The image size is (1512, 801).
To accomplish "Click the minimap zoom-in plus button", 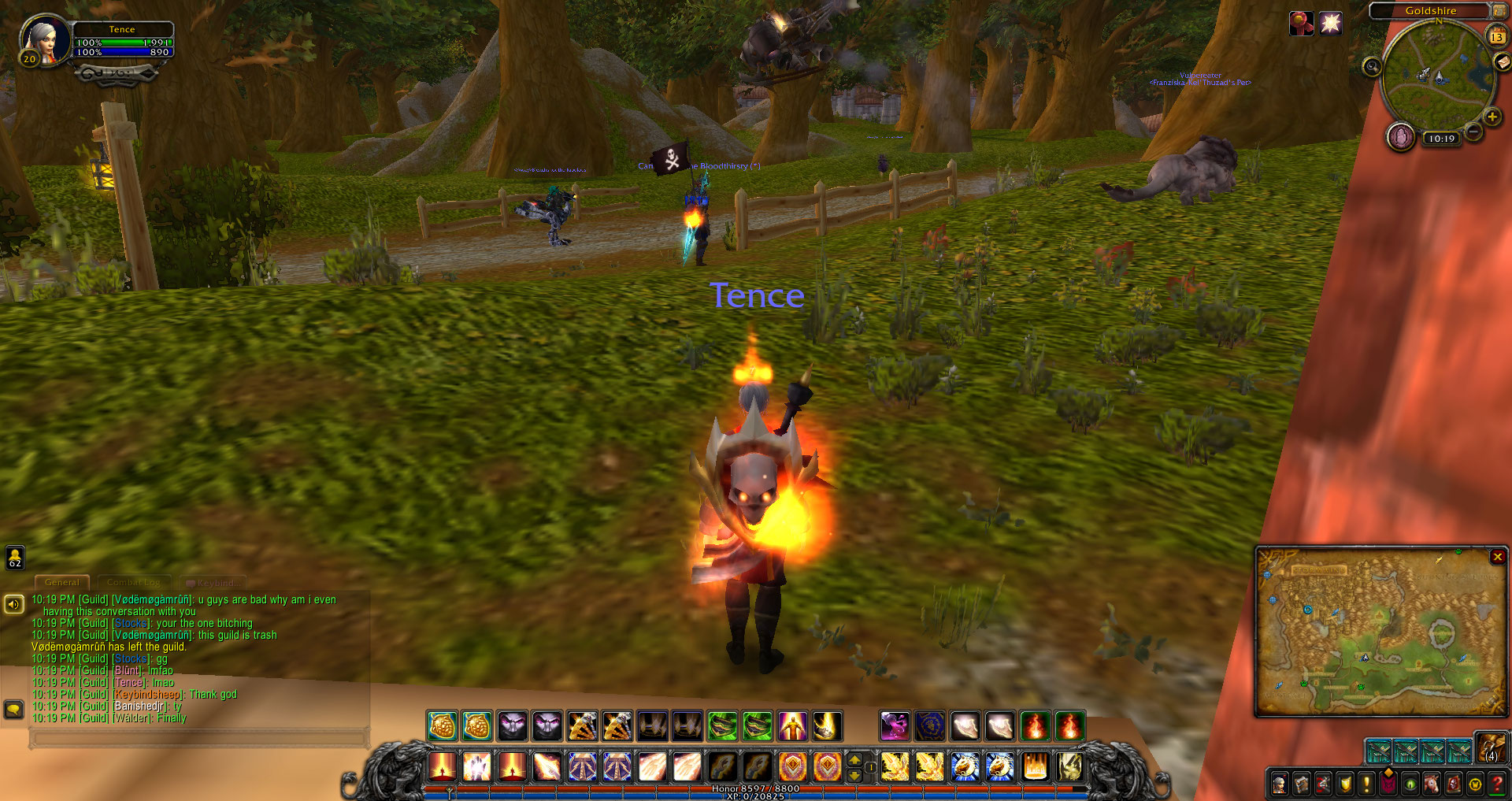I will pyautogui.click(x=1492, y=117).
